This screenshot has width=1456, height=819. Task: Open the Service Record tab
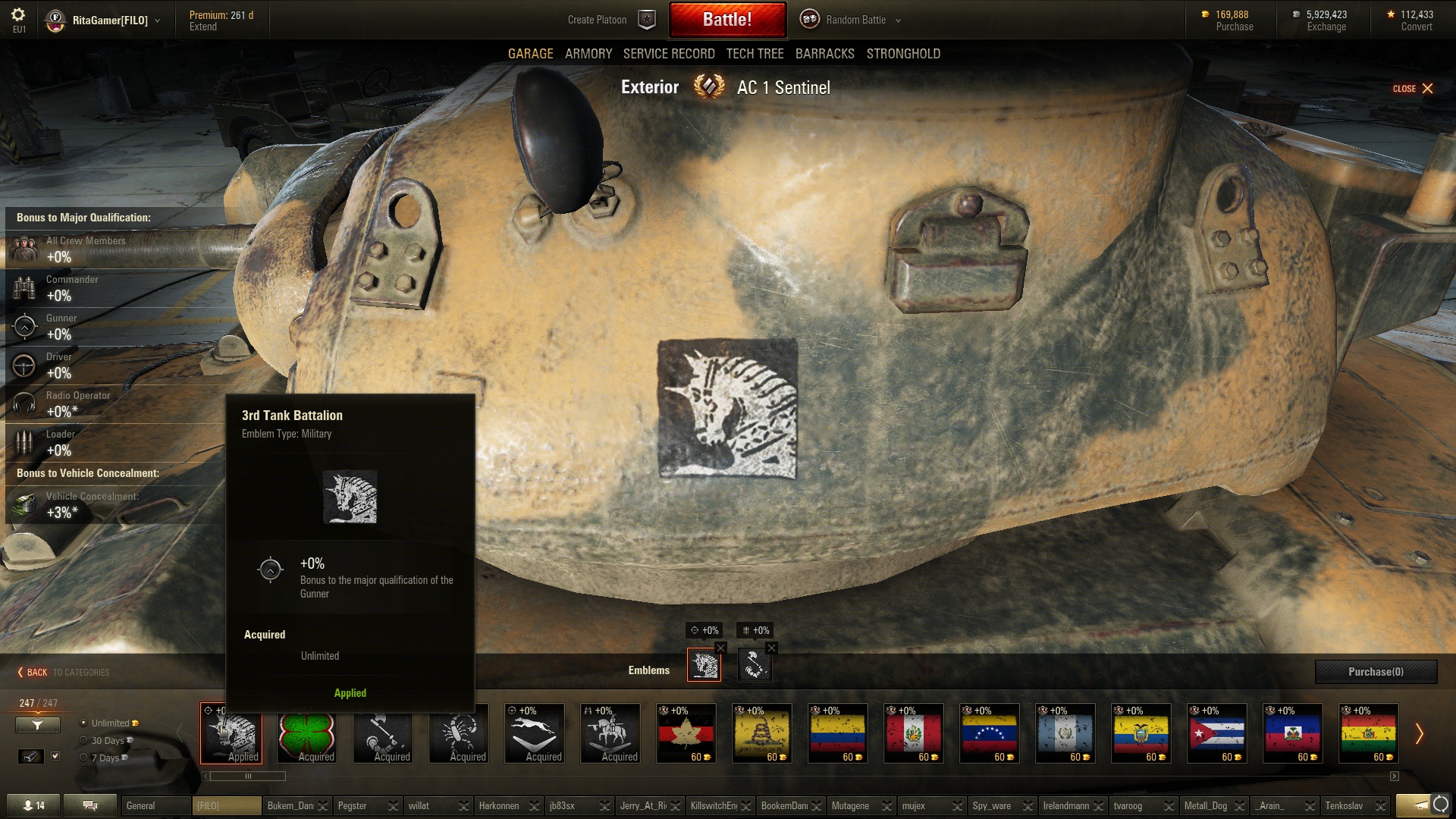[668, 54]
